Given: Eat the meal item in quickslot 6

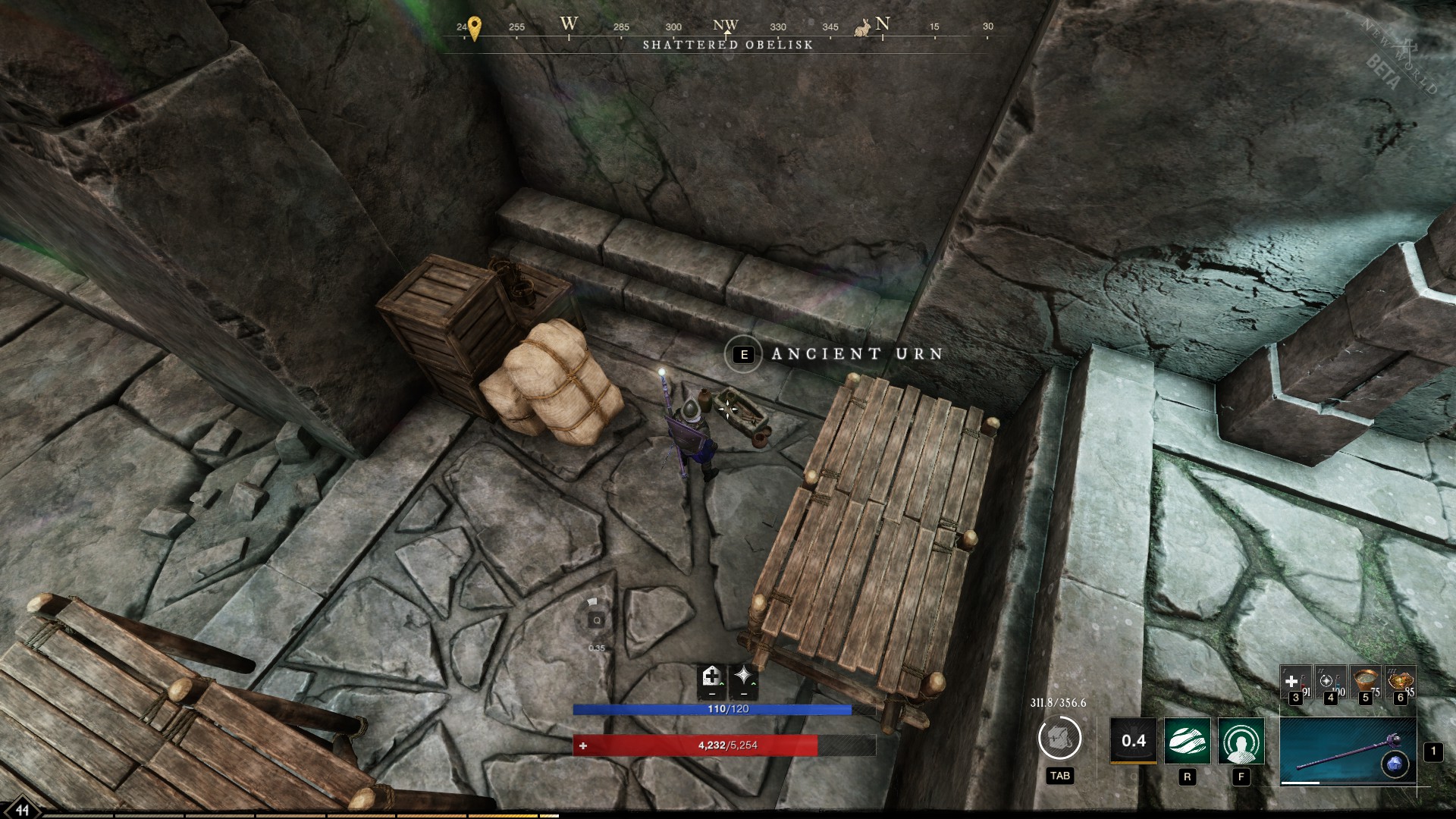Looking at the screenshot, I should point(1401,681).
